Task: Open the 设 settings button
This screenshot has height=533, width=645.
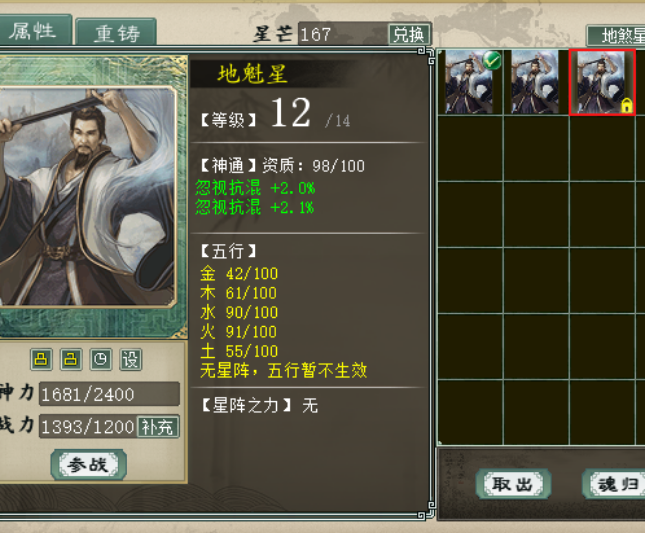Action: (130, 359)
